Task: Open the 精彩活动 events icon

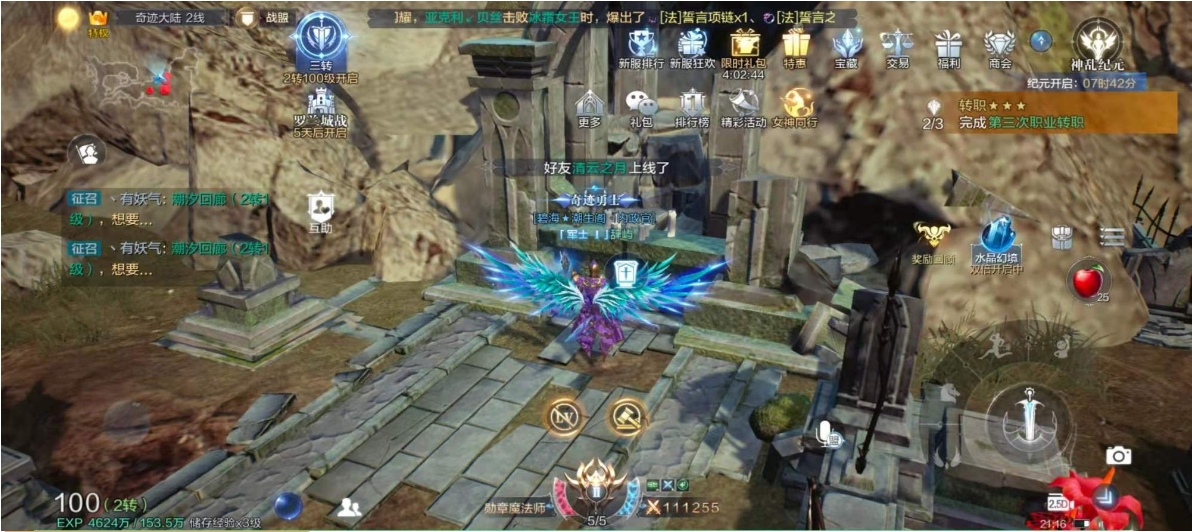Action: click(x=743, y=106)
